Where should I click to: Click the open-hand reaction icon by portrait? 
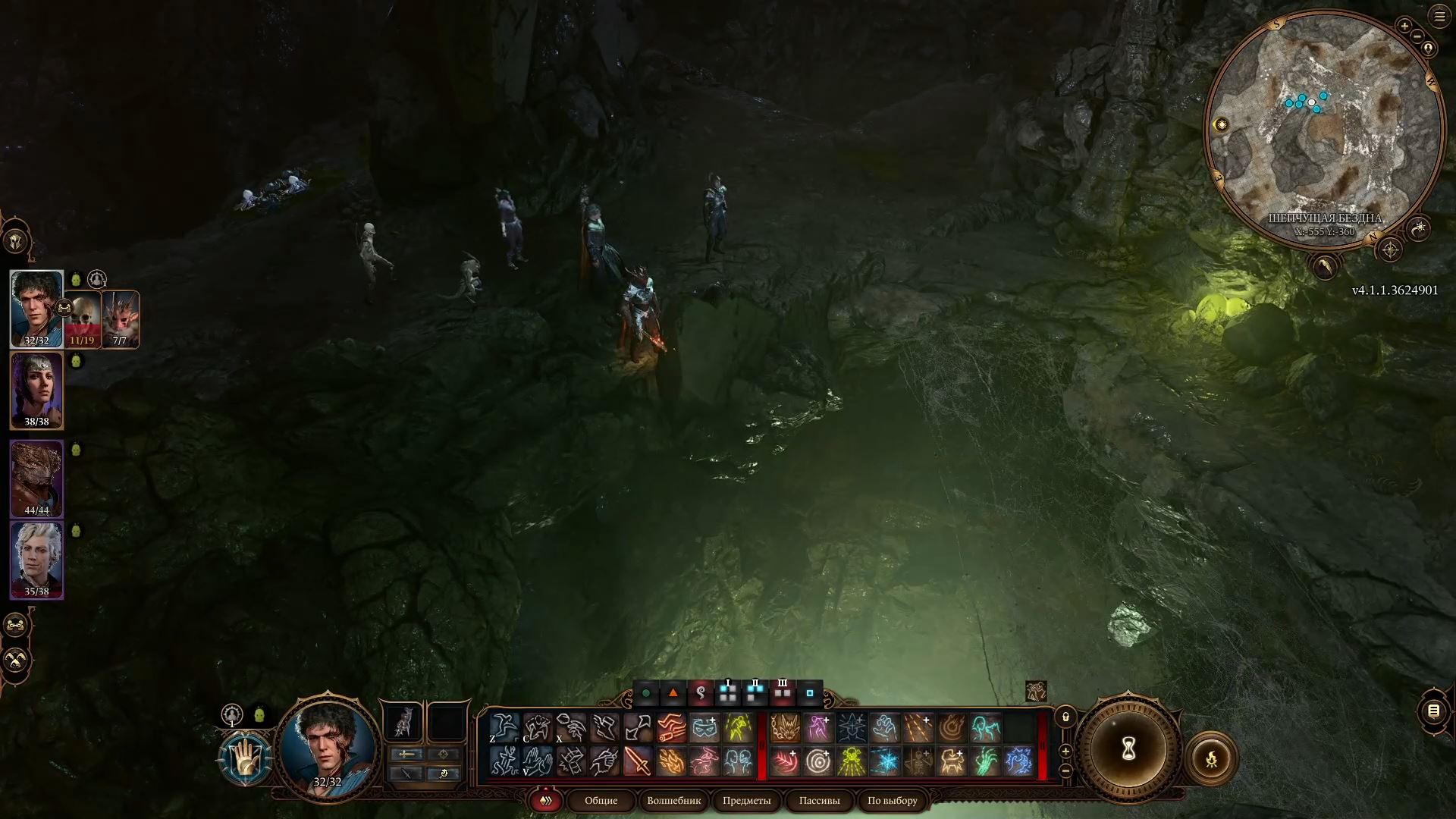(245, 758)
